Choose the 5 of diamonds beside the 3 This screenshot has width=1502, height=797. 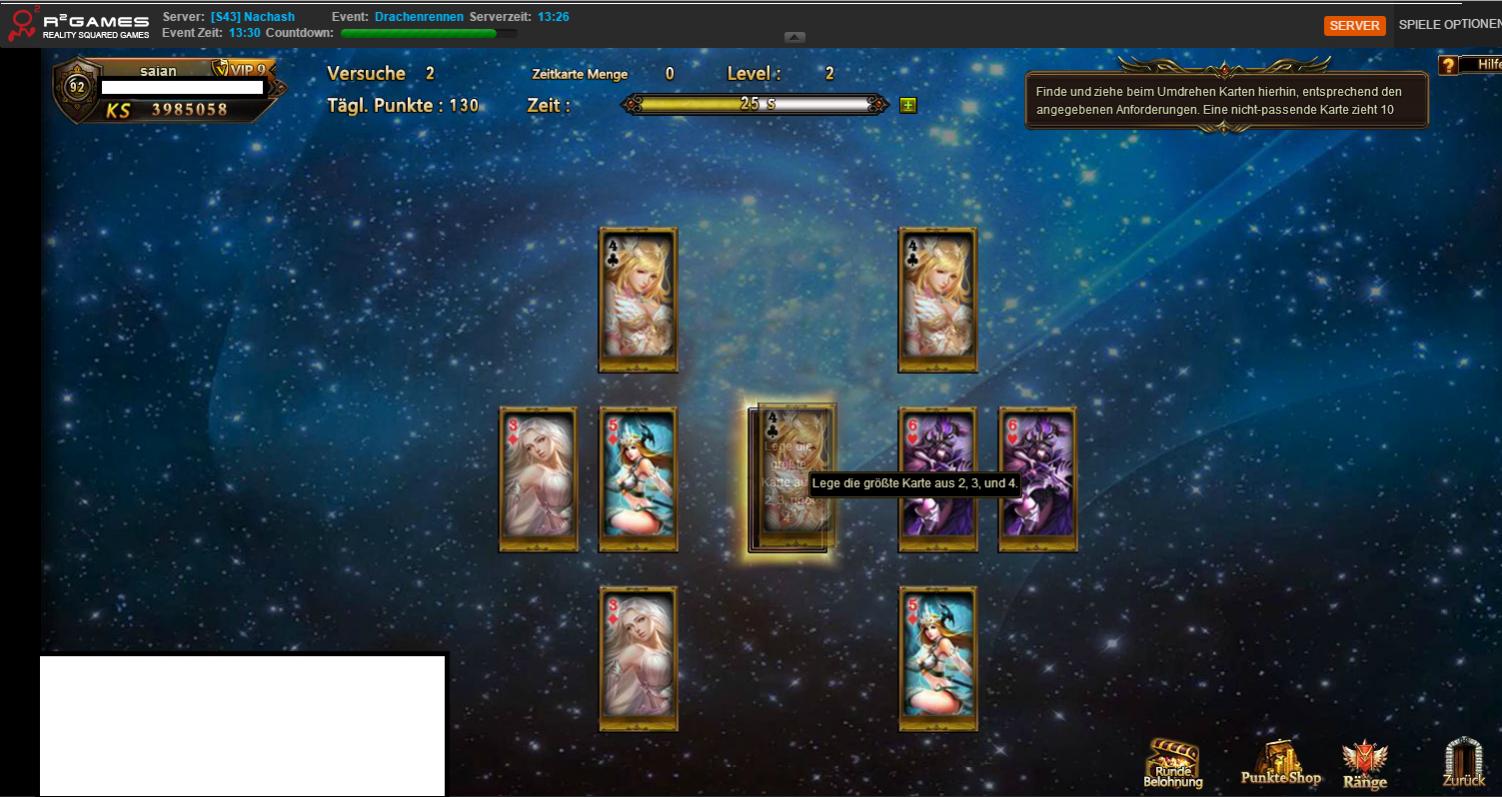coord(638,479)
